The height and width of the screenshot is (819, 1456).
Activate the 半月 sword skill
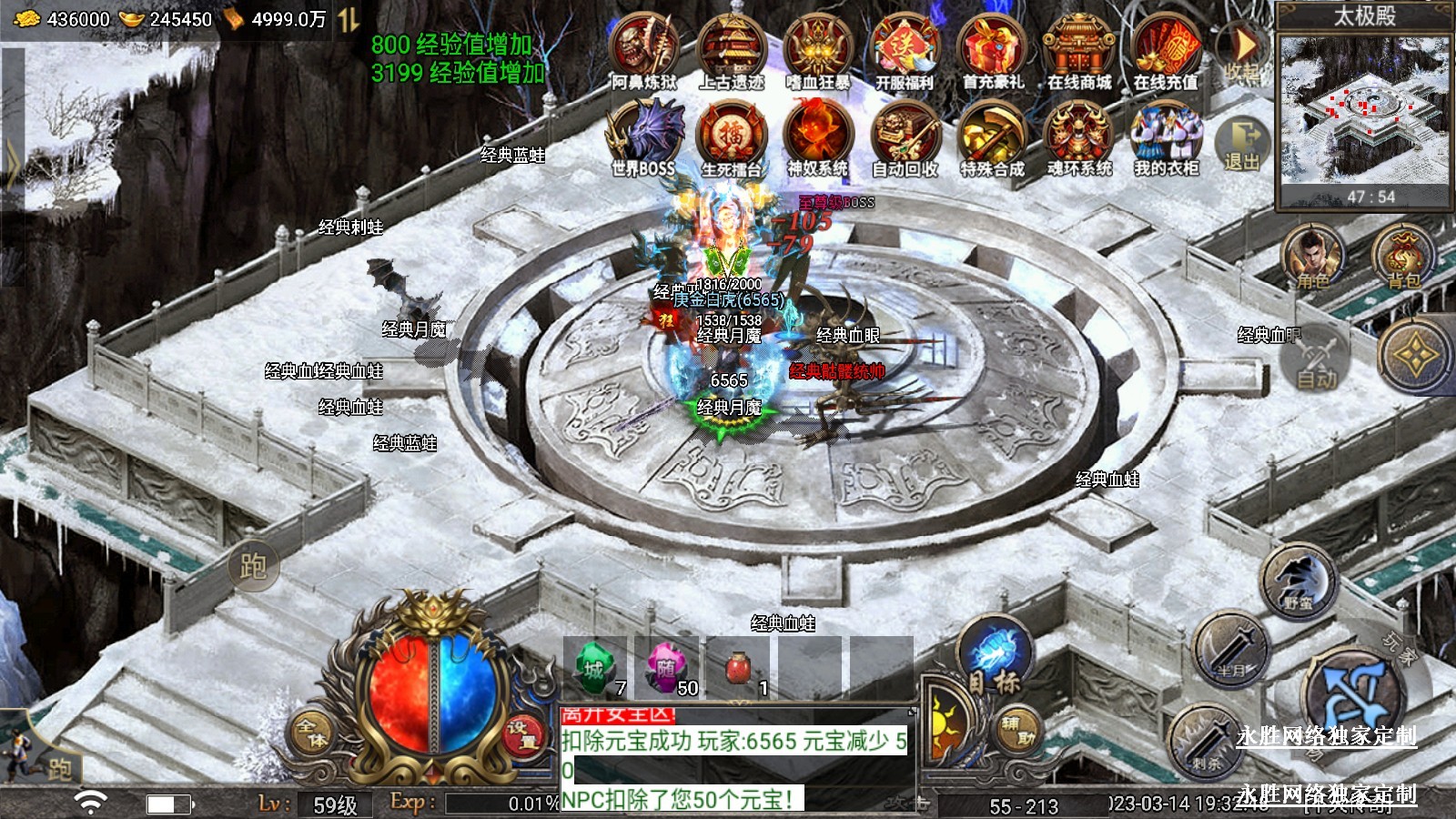[1229, 650]
